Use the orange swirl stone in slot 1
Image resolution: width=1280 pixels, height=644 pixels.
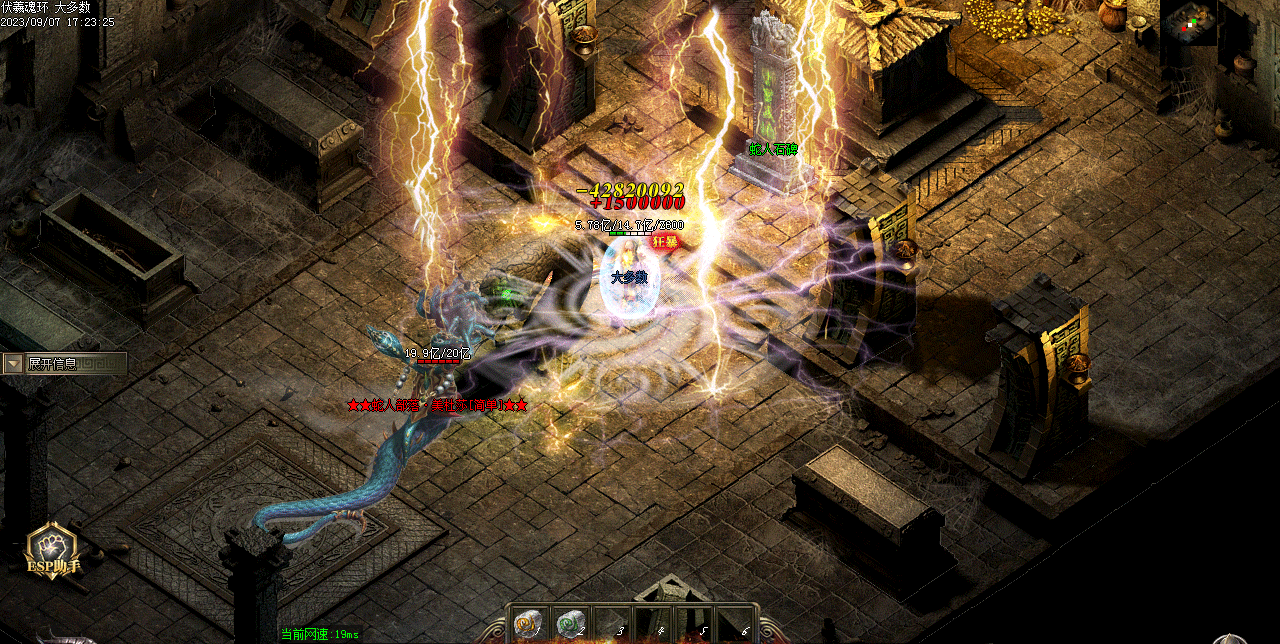tap(527, 624)
